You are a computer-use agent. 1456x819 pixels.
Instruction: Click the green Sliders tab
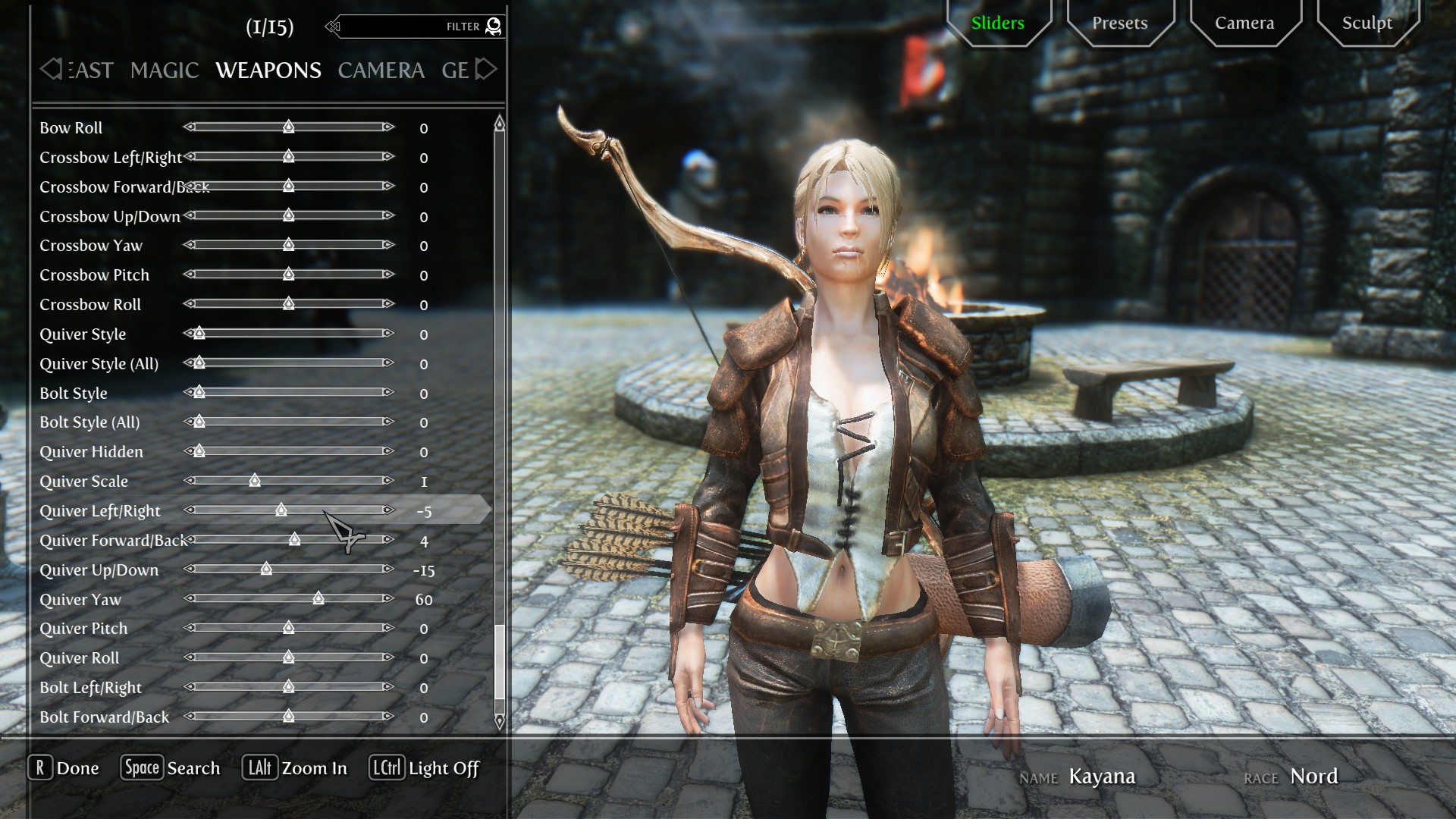coord(997,23)
